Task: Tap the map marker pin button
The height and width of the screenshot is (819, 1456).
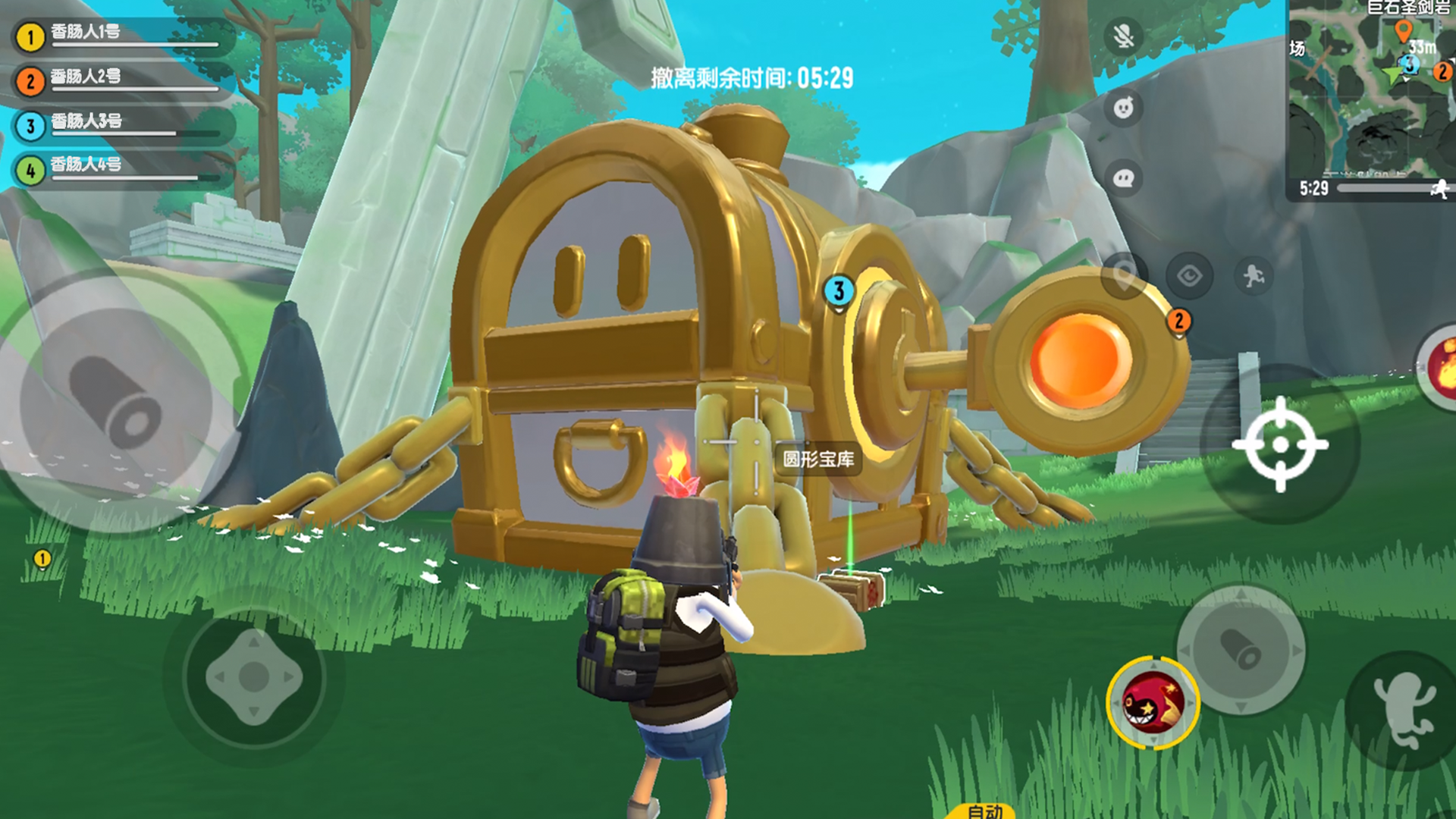Action: [x=1124, y=275]
